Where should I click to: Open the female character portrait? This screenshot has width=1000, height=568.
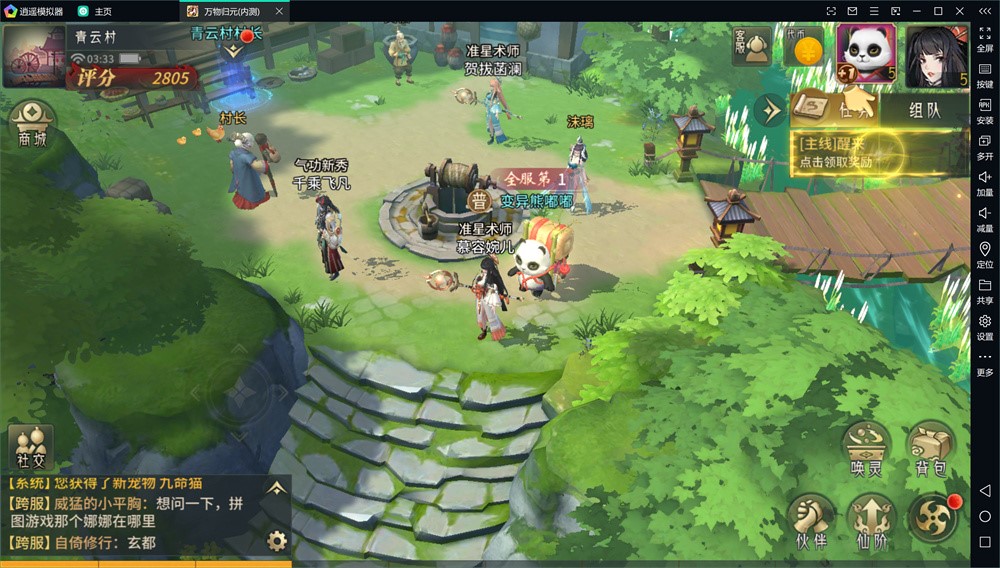pos(936,55)
